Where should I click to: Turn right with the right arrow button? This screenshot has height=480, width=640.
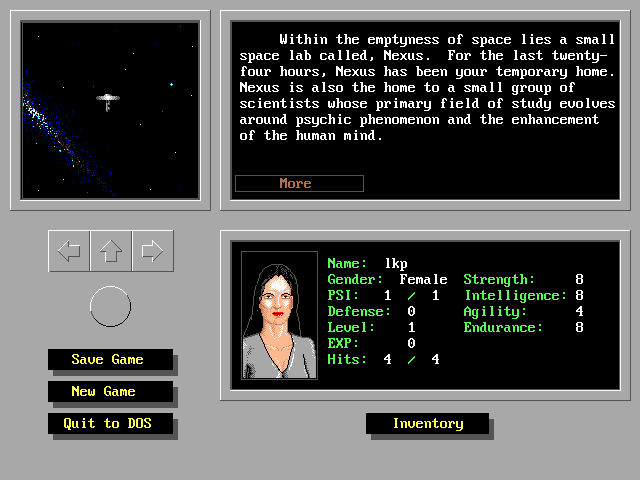point(152,251)
